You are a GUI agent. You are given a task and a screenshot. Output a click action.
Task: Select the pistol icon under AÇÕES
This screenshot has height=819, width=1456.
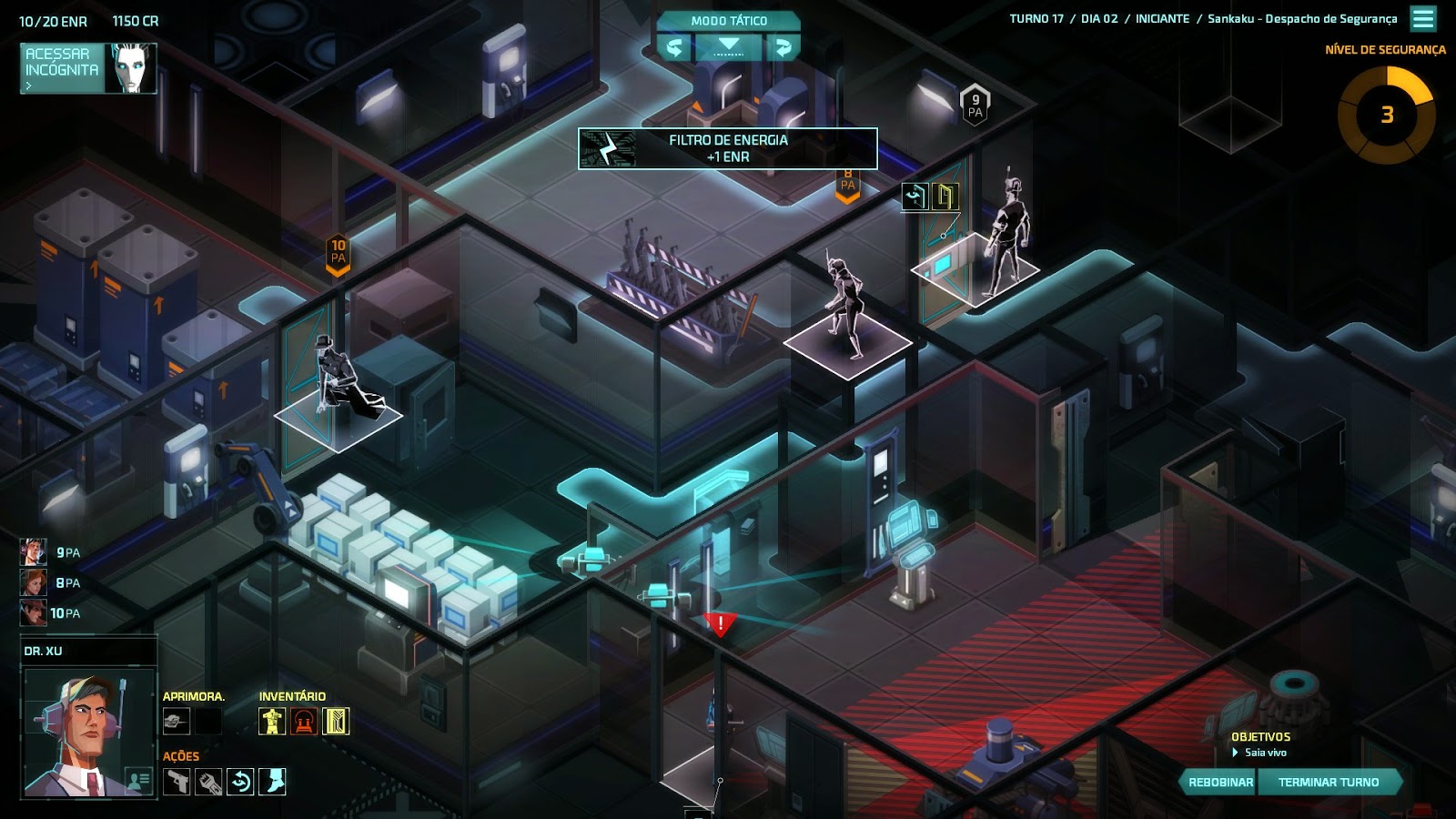coord(177,782)
